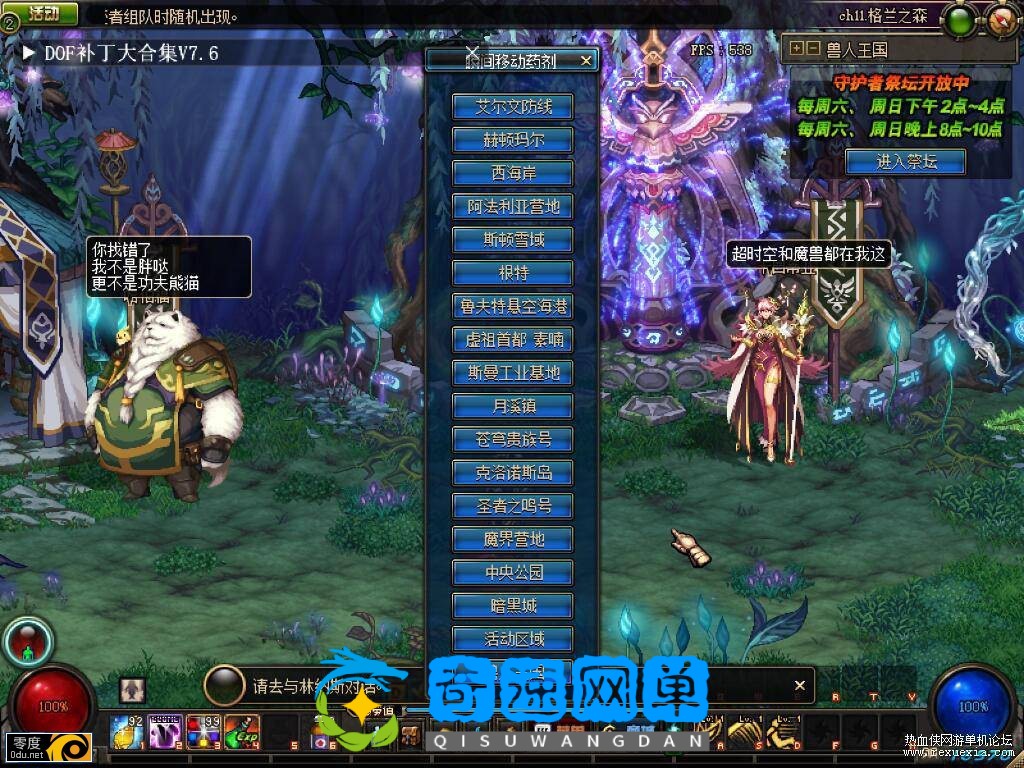Select 中央公园 in the menu
This screenshot has width=1024, height=768.
(x=512, y=572)
